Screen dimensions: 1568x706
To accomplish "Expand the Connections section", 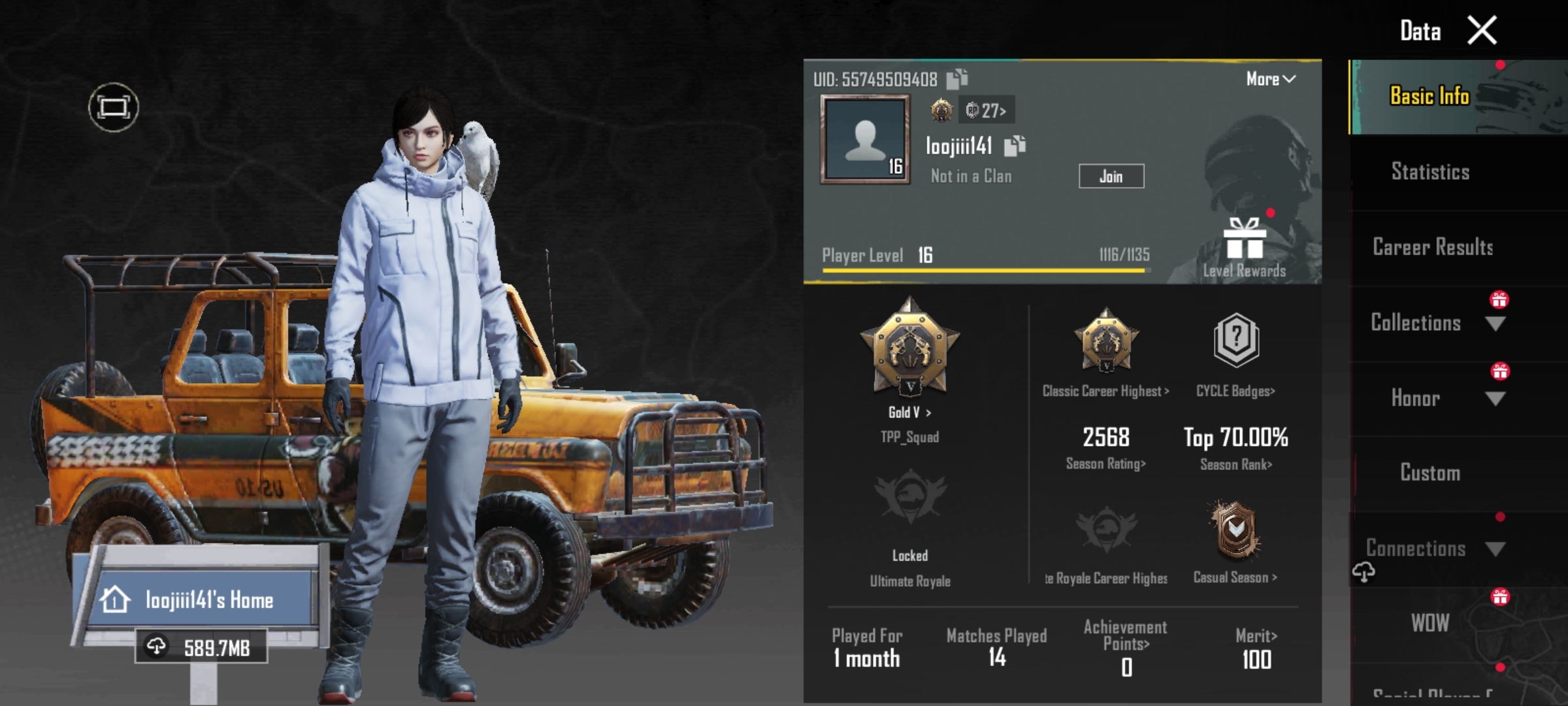I will click(1495, 548).
